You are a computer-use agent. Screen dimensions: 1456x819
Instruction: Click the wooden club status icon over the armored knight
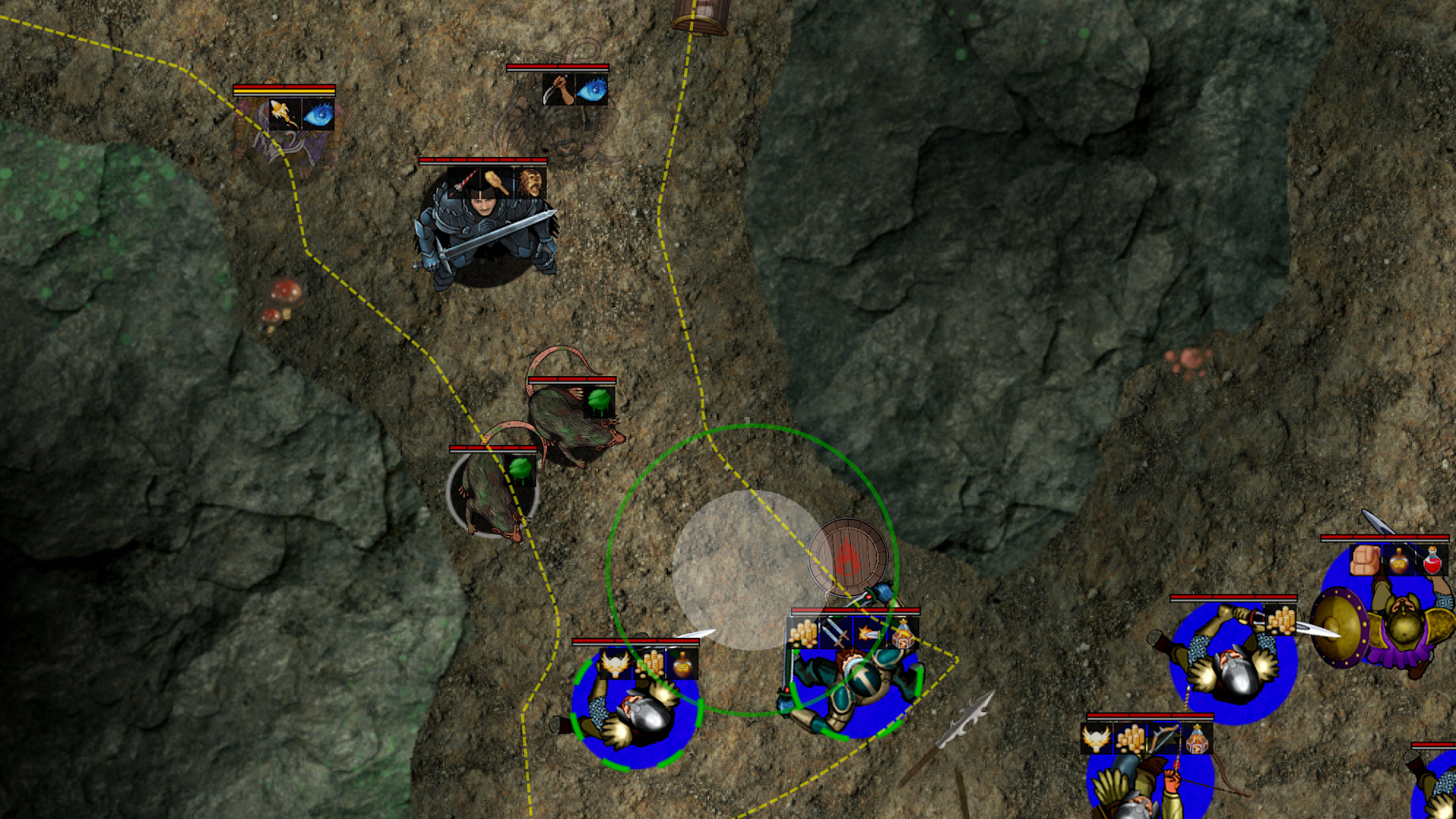pyautogui.click(x=495, y=183)
